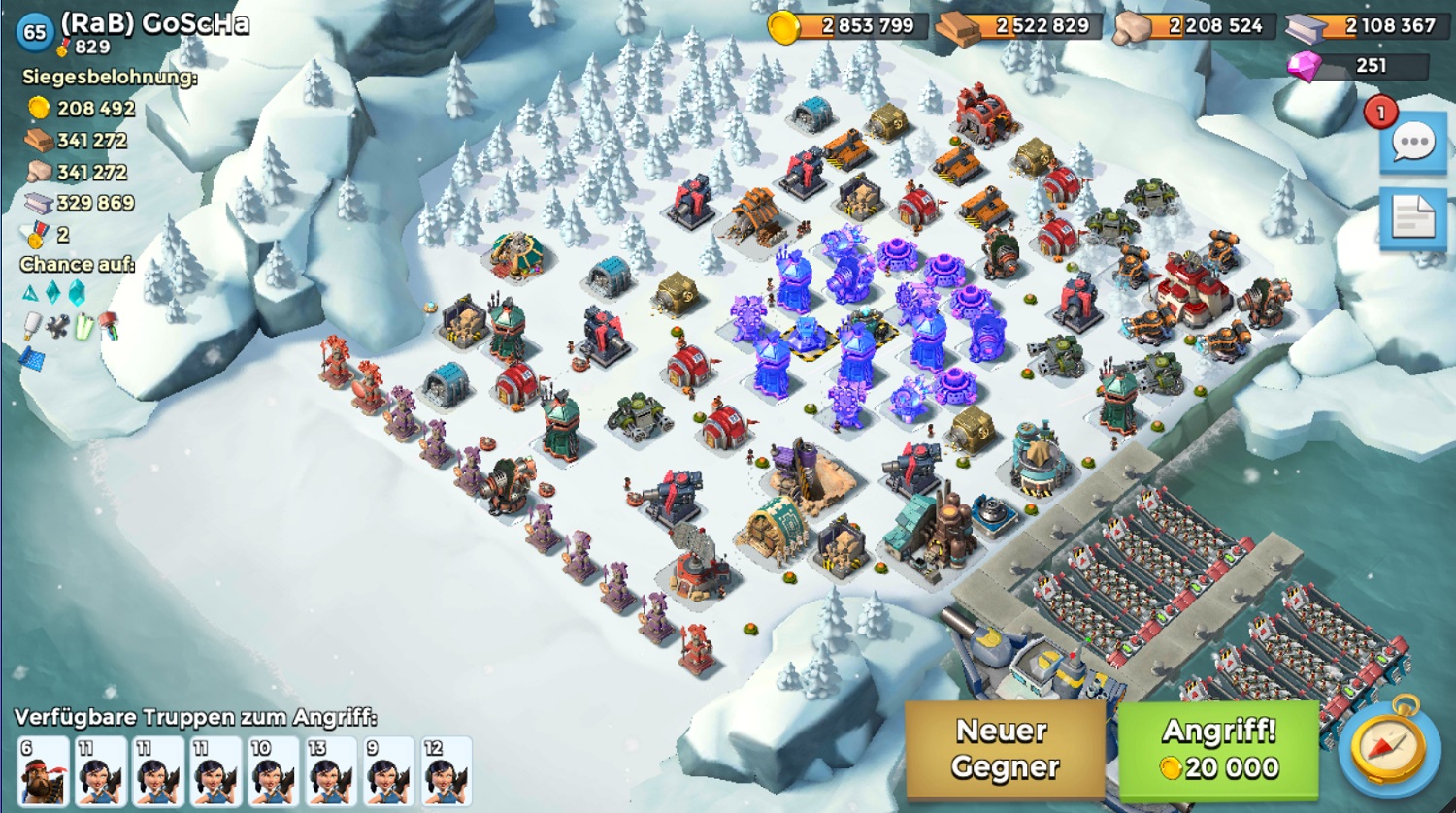Open the document notes button
Viewport: 1456px width, 813px height.
1412,218
